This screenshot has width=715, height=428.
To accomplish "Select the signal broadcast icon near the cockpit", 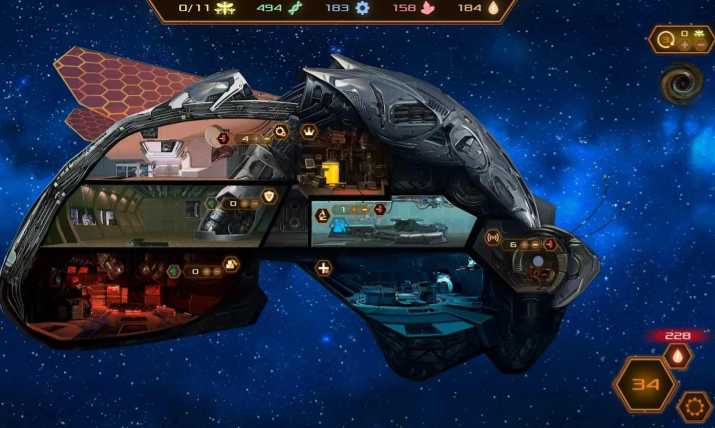I will [x=492, y=238].
